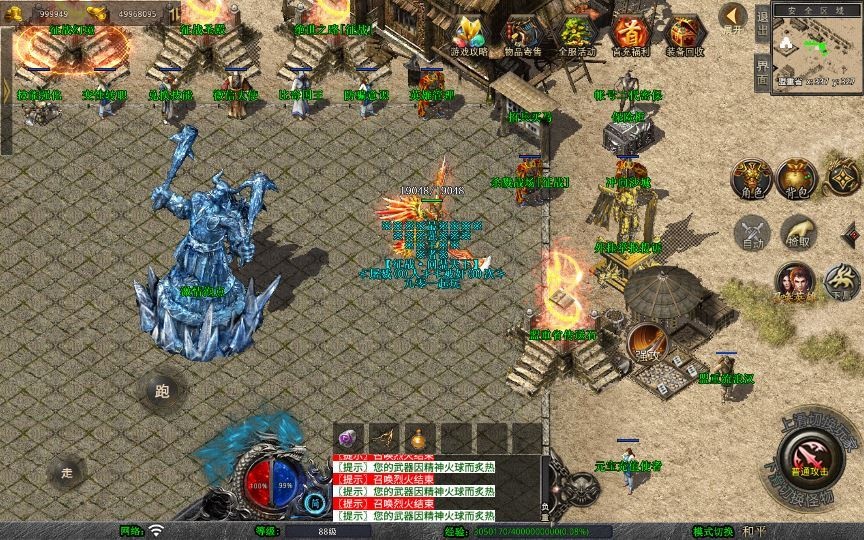
Task: Click the 展开 orange arrow expand button
Action: tap(734, 17)
